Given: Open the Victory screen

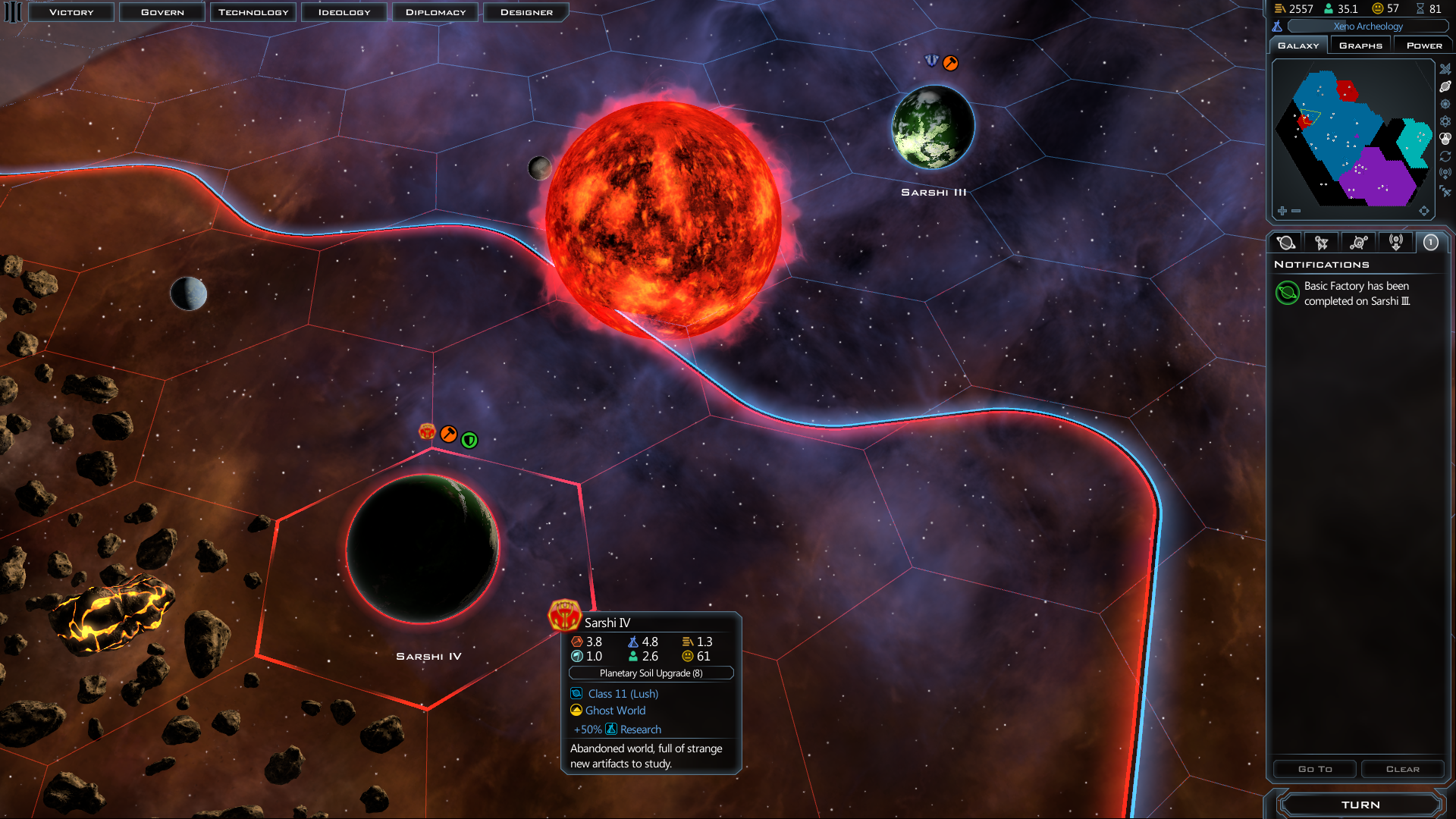Looking at the screenshot, I should pos(71,12).
